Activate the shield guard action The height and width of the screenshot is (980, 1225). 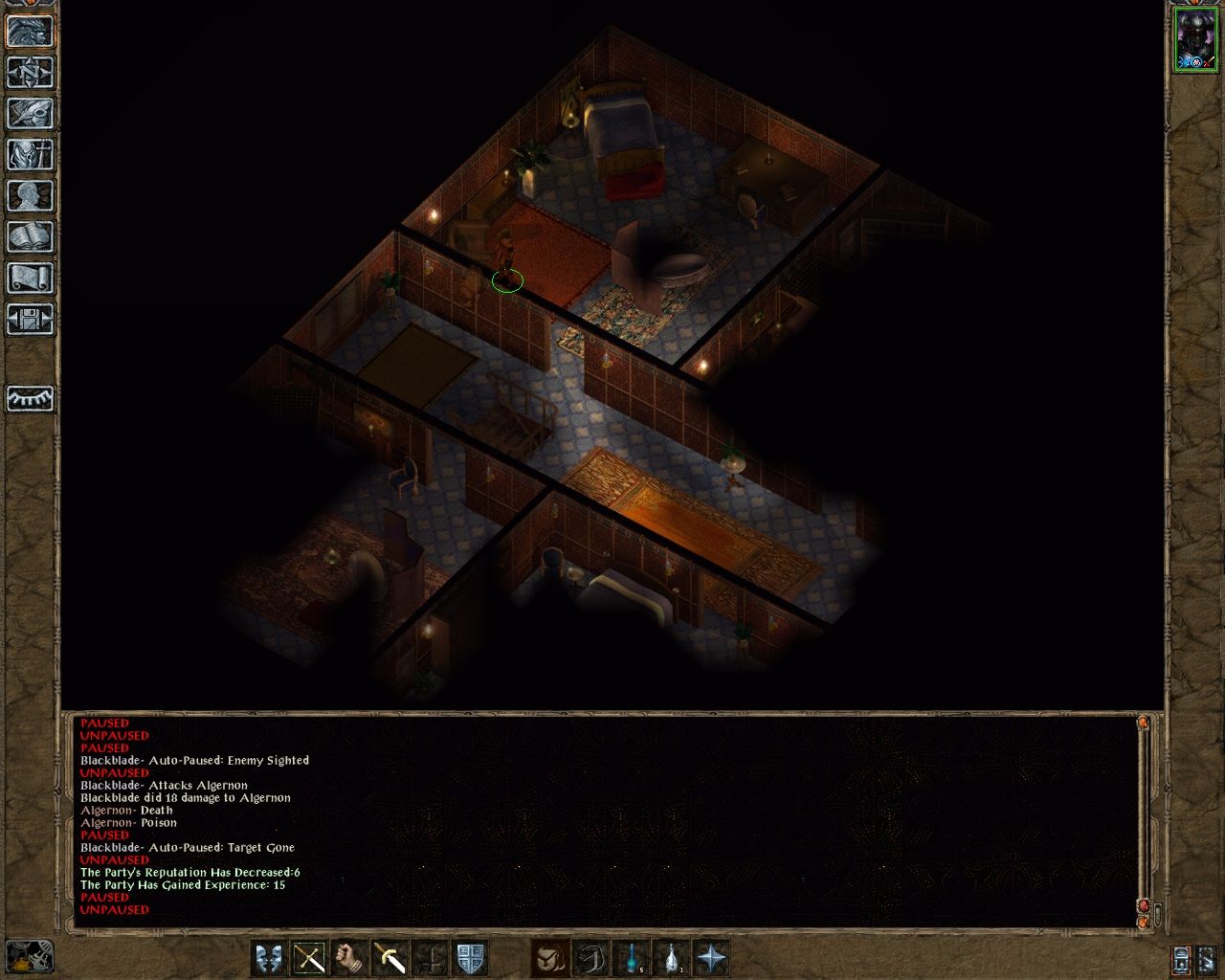coord(470,958)
